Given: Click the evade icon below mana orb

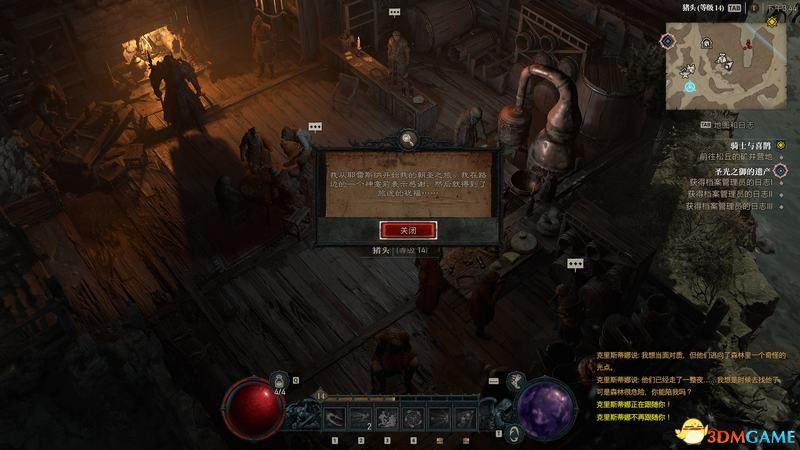Looking at the screenshot, I should [513, 433].
